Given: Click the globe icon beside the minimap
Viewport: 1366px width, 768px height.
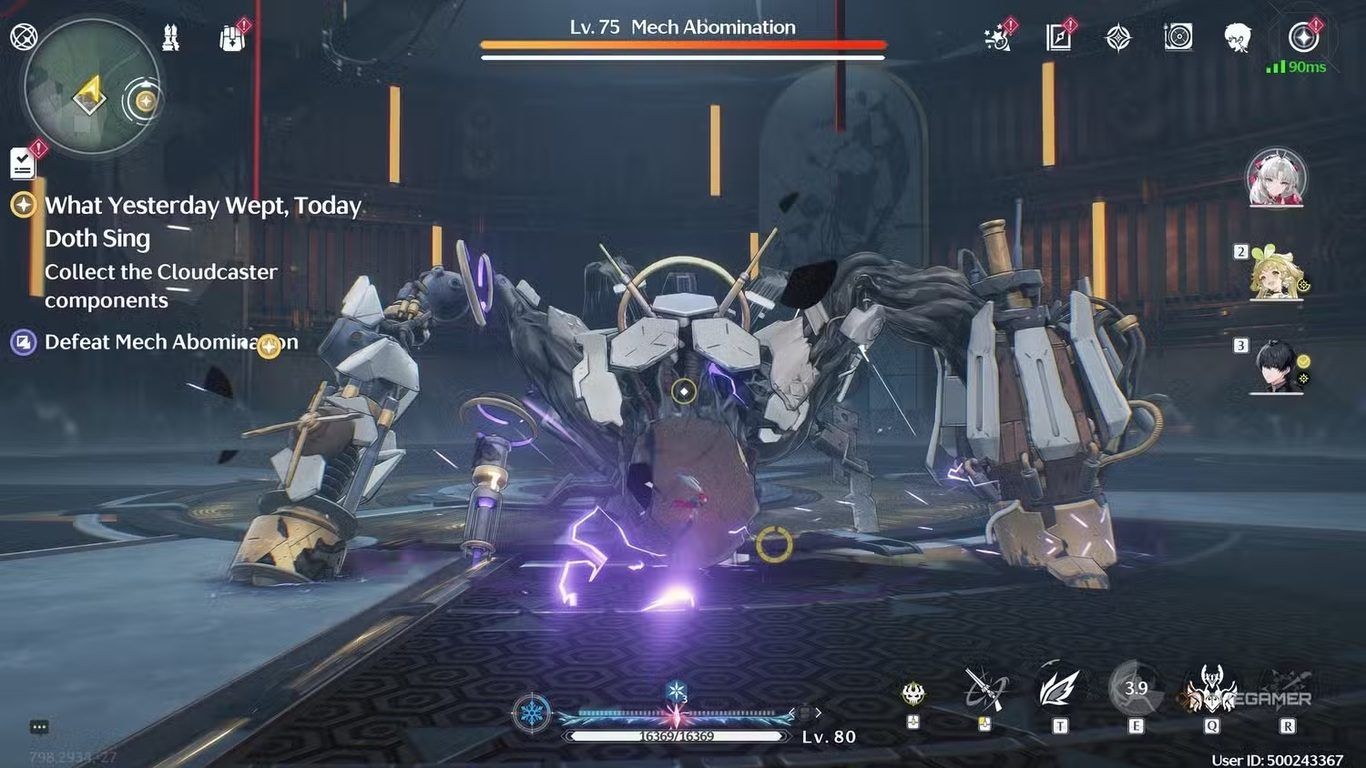Looking at the screenshot, I should [22, 37].
